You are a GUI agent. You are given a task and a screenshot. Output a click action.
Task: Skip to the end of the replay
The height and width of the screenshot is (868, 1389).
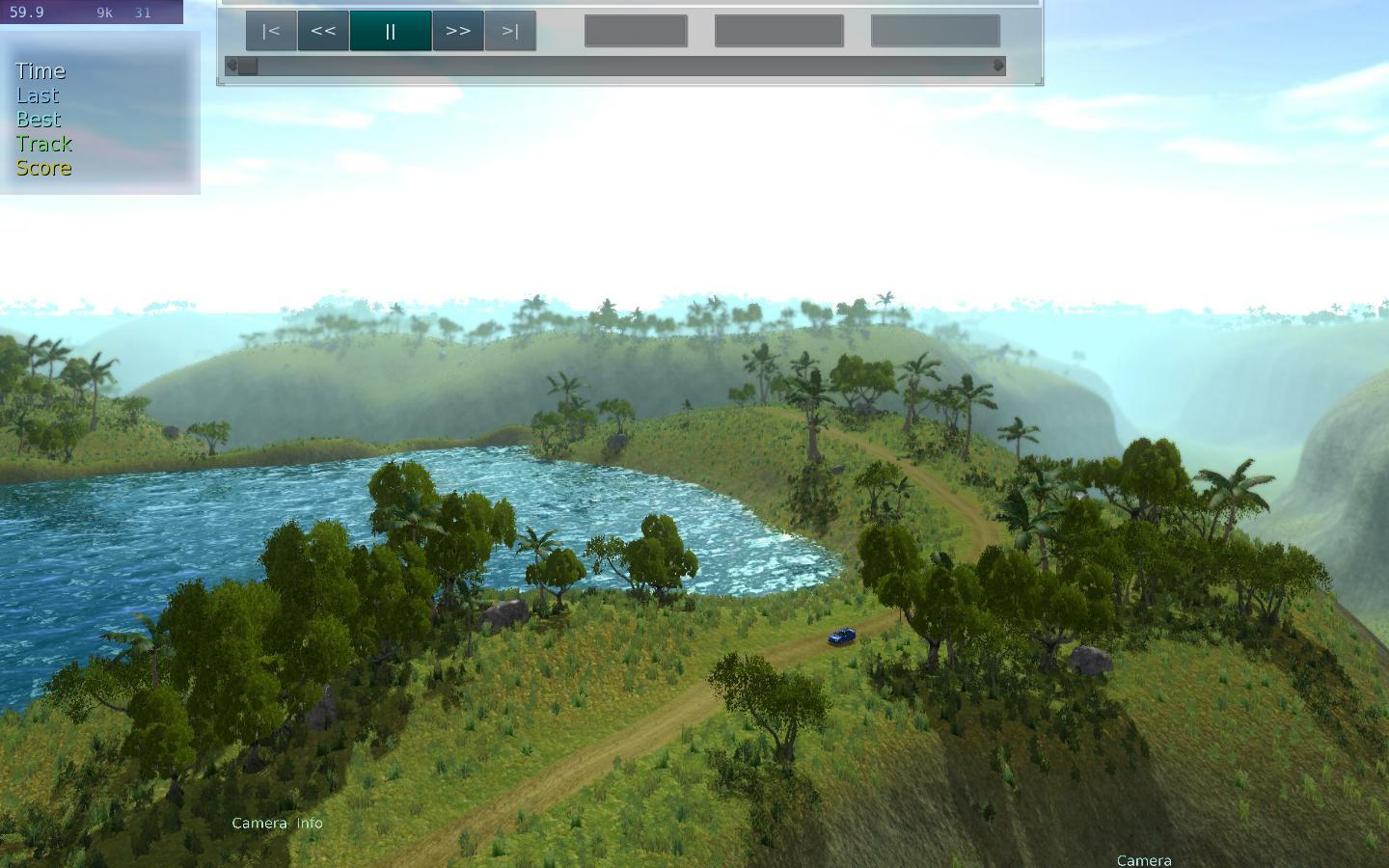pos(510,31)
